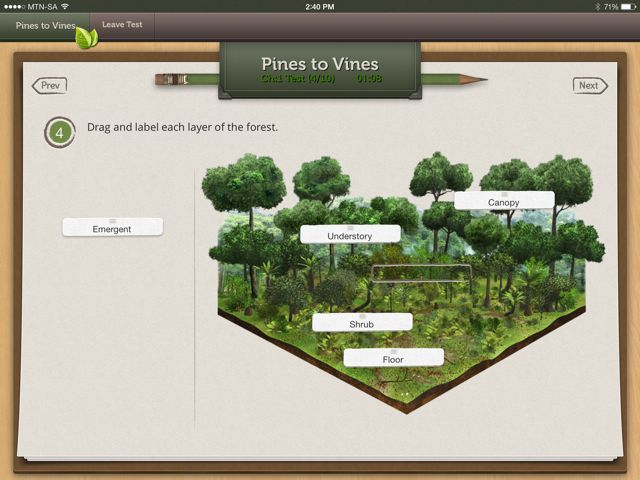Choose the Shrub label tile
The width and height of the screenshot is (640, 480).
[362, 323]
